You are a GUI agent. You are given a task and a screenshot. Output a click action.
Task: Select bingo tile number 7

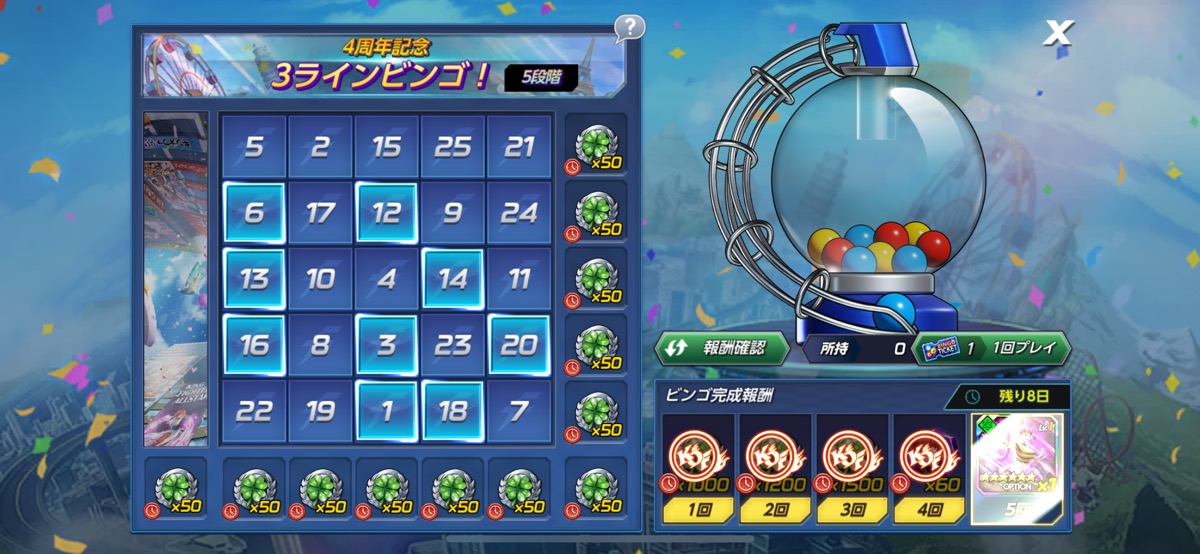[519, 410]
